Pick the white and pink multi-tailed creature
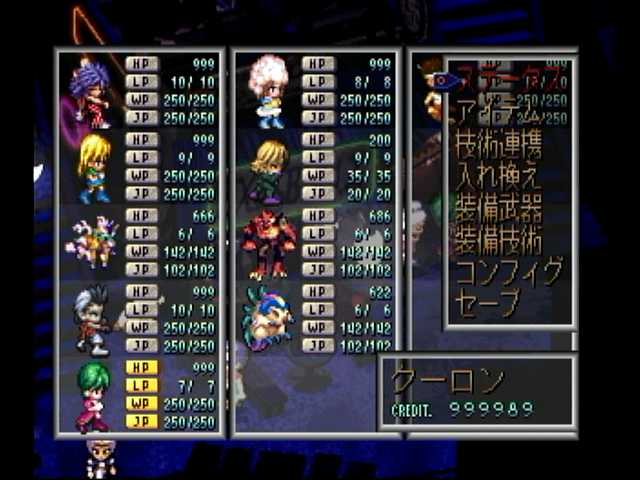The image size is (640, 480). point(91,245)
